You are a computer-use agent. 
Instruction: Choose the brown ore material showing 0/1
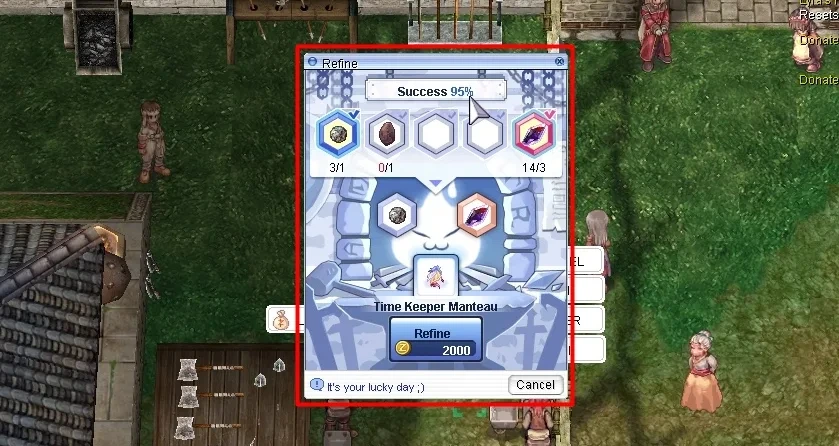[385, 134]
